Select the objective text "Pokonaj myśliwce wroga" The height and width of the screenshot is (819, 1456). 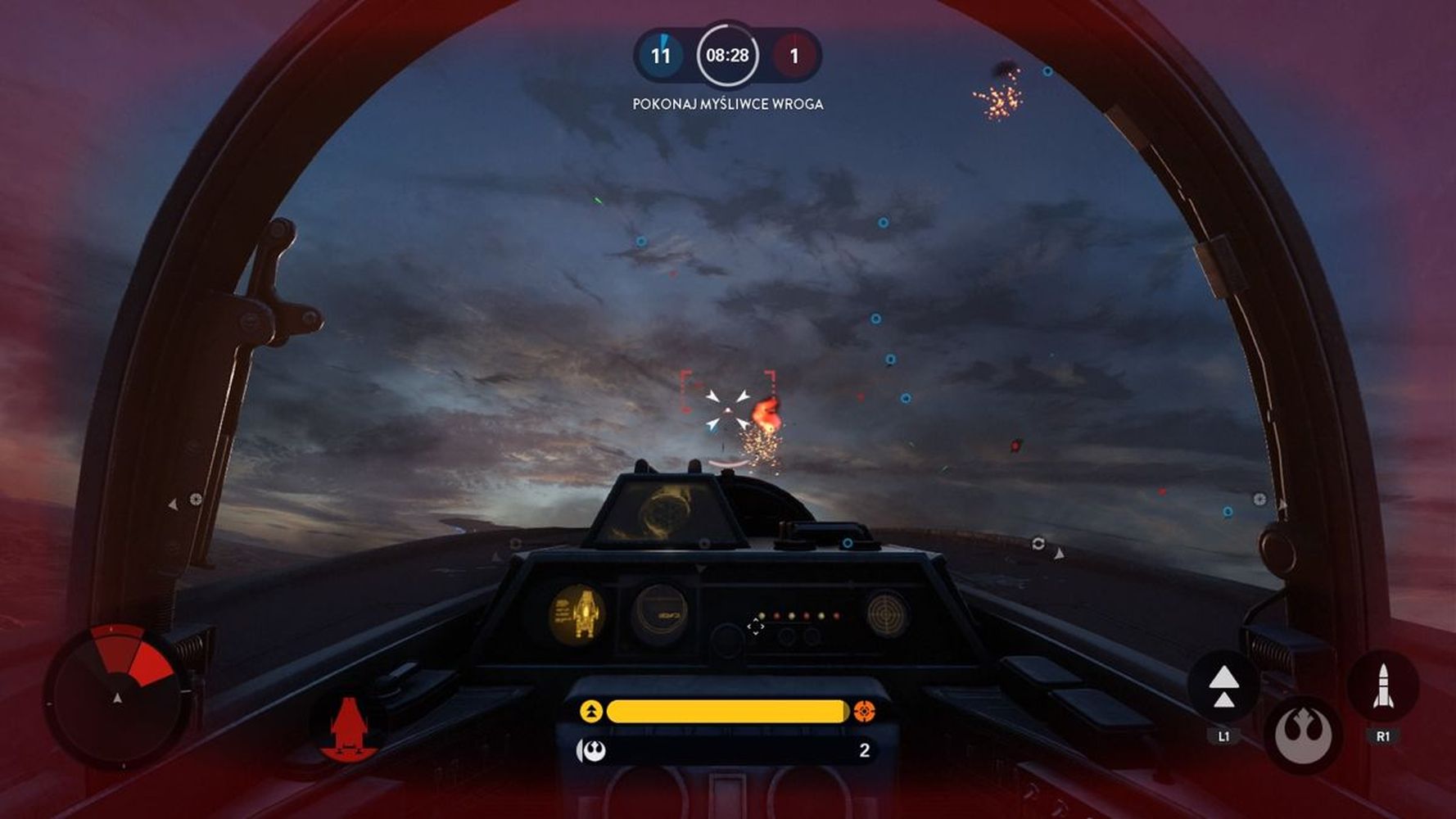coord(727,104)
